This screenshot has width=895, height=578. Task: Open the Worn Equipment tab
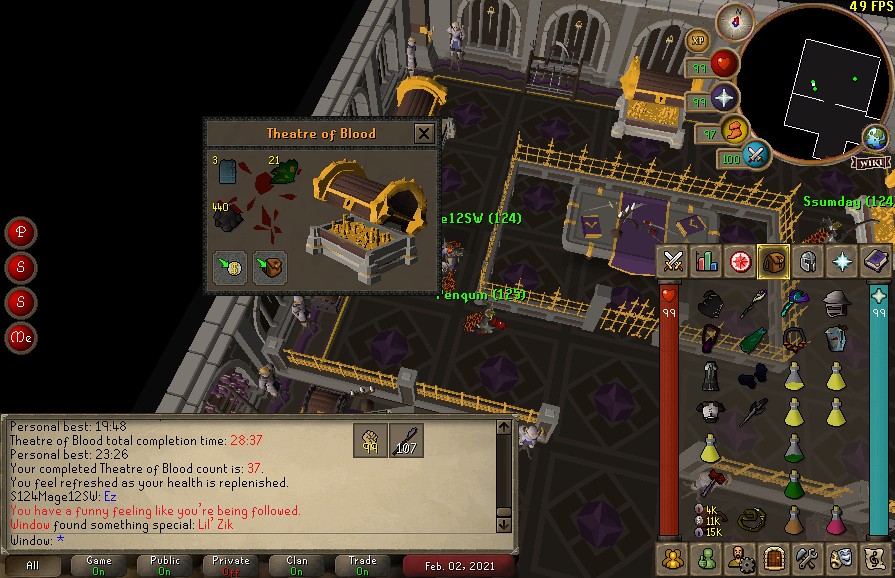coord(806,261)
